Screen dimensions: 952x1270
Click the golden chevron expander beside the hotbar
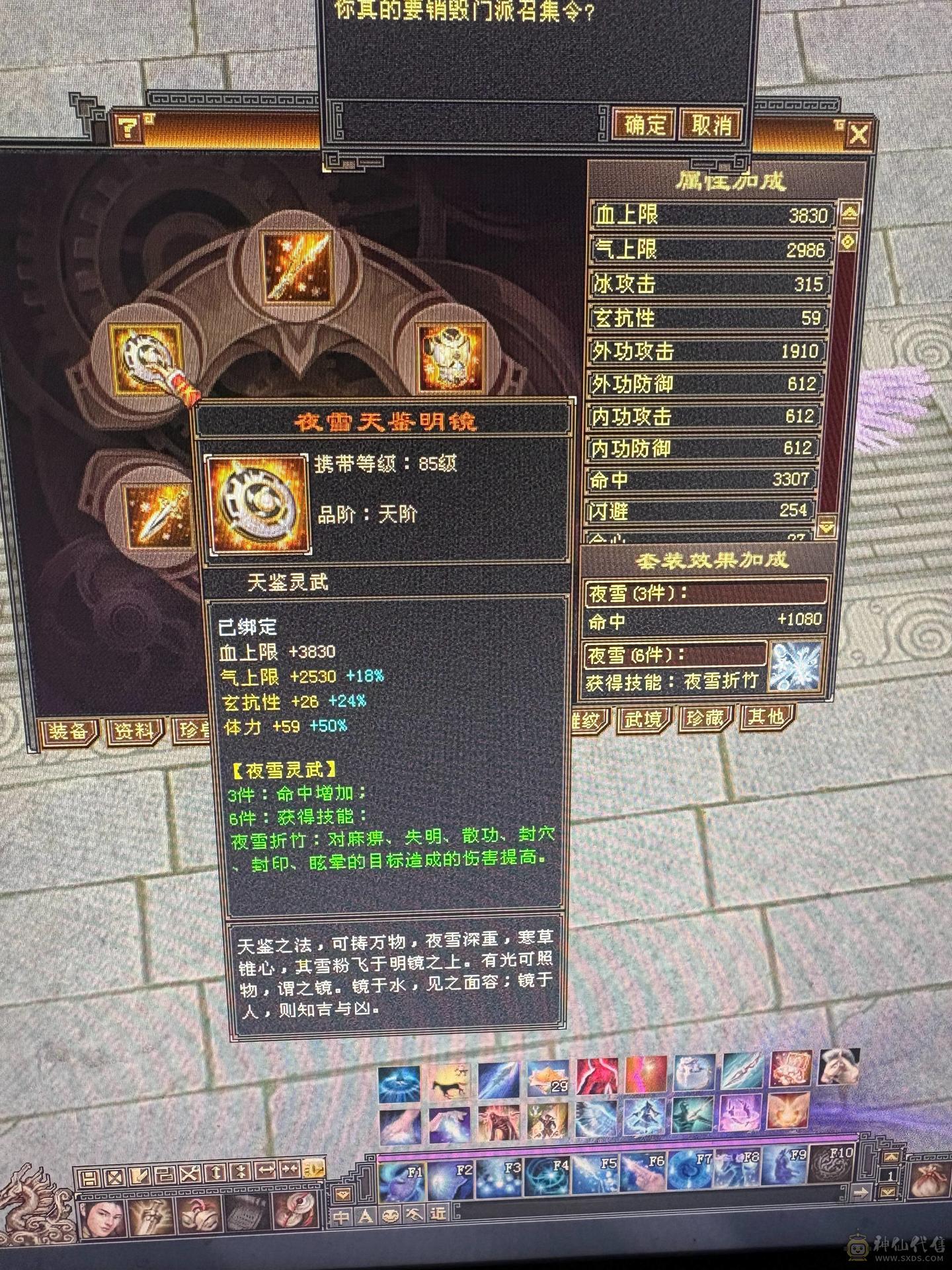pos(891,1156)
